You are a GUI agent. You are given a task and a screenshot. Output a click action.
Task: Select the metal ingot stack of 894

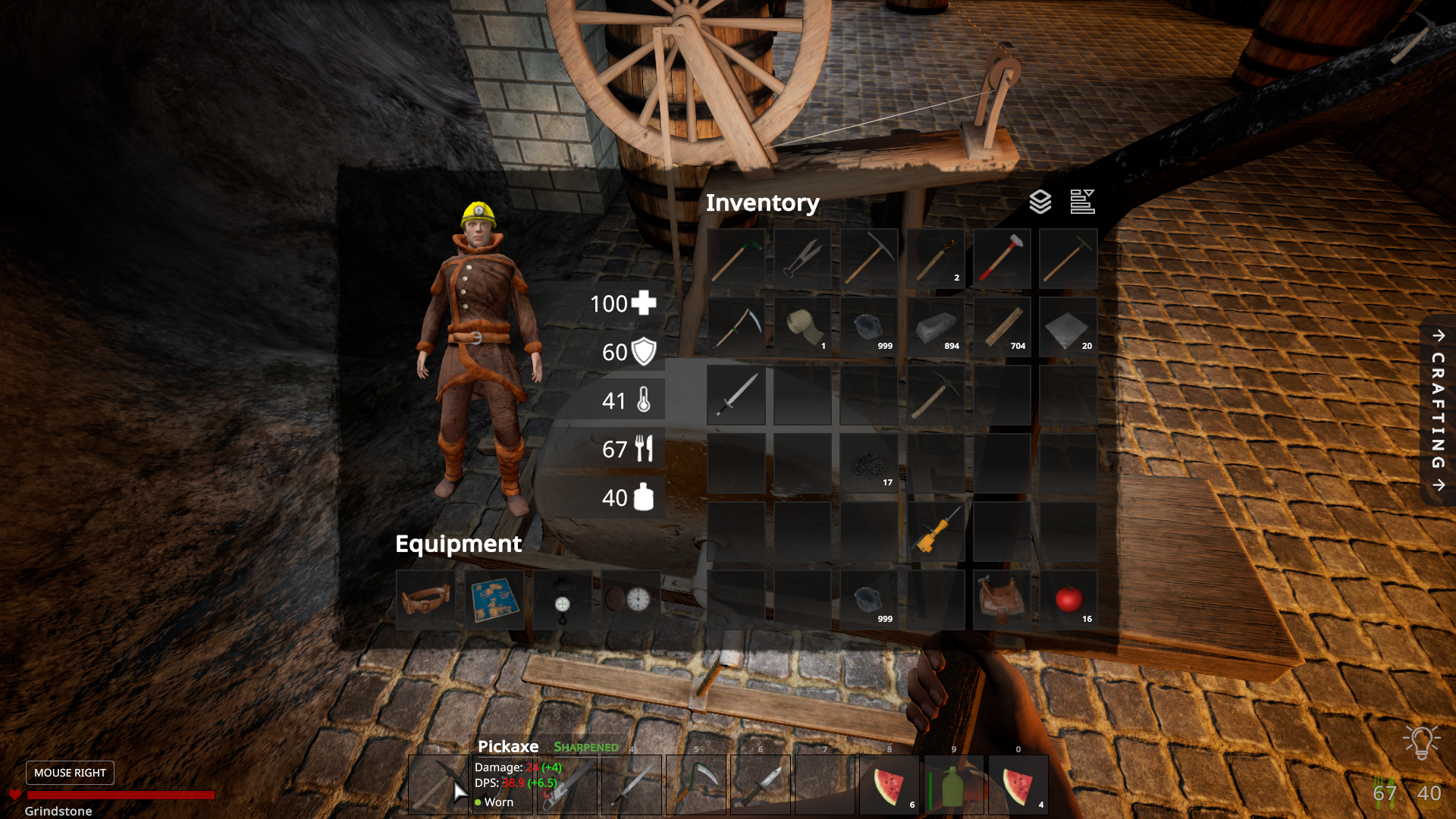tap(936, 327)
